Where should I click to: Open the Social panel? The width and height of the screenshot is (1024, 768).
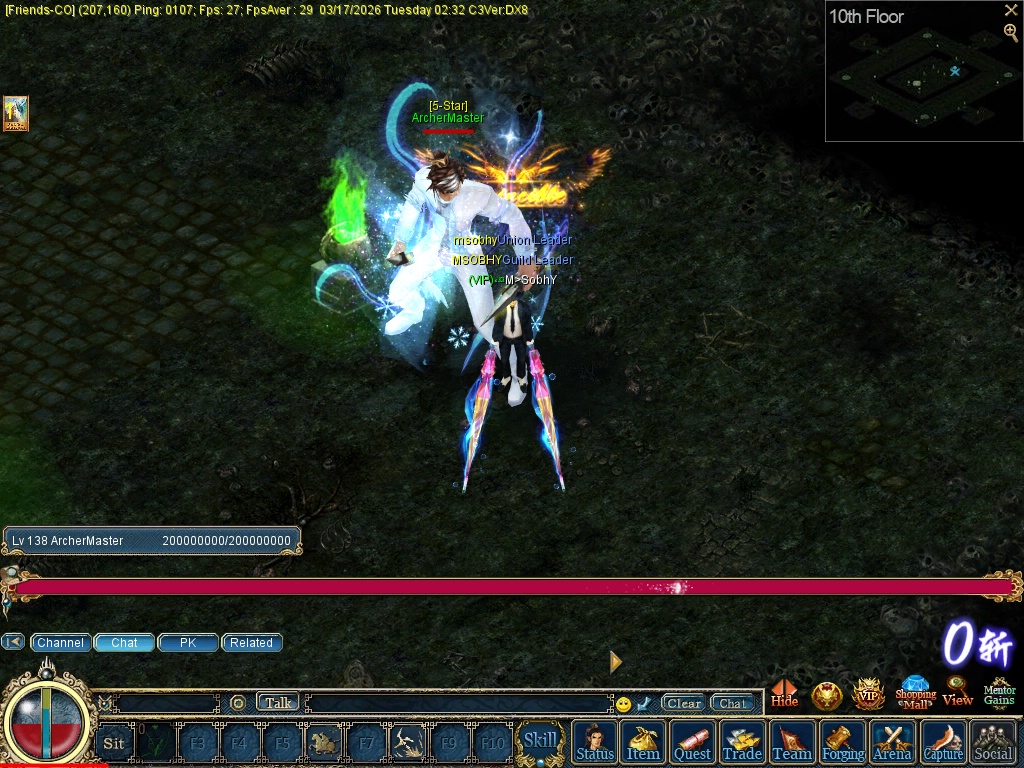(x=993, y=742)
